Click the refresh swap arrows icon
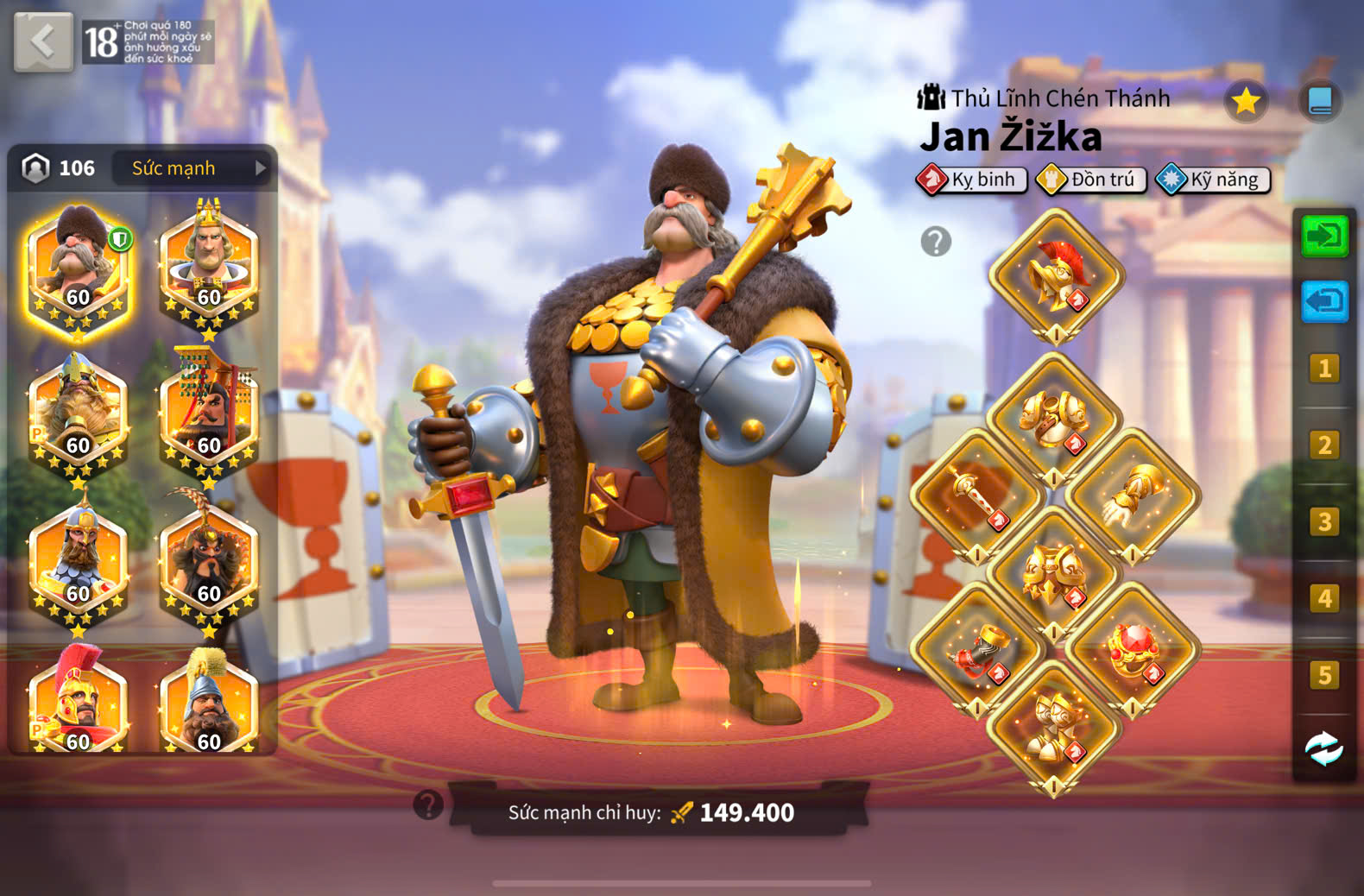1364x896 pixels. click(1324, 748)
